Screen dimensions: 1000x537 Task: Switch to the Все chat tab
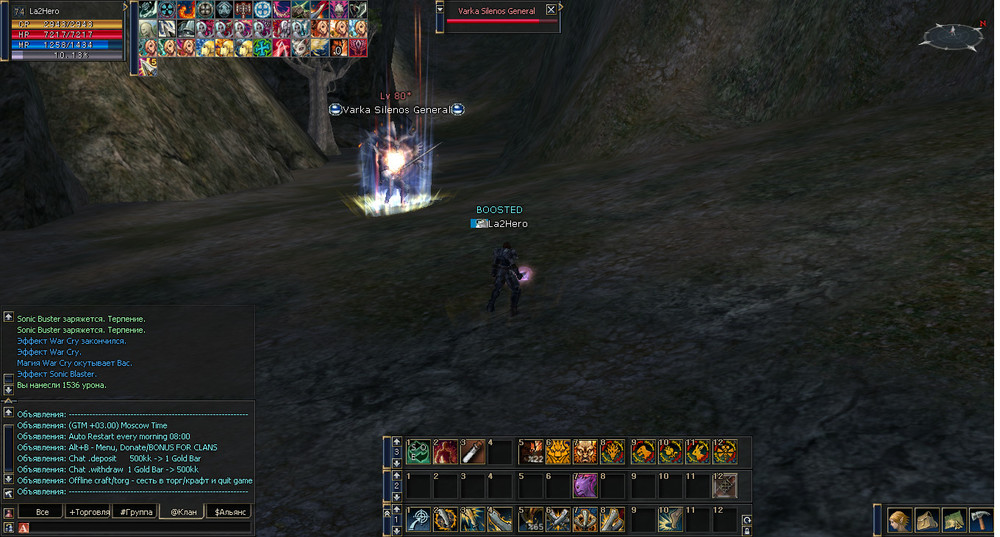(x=42, y=512)
